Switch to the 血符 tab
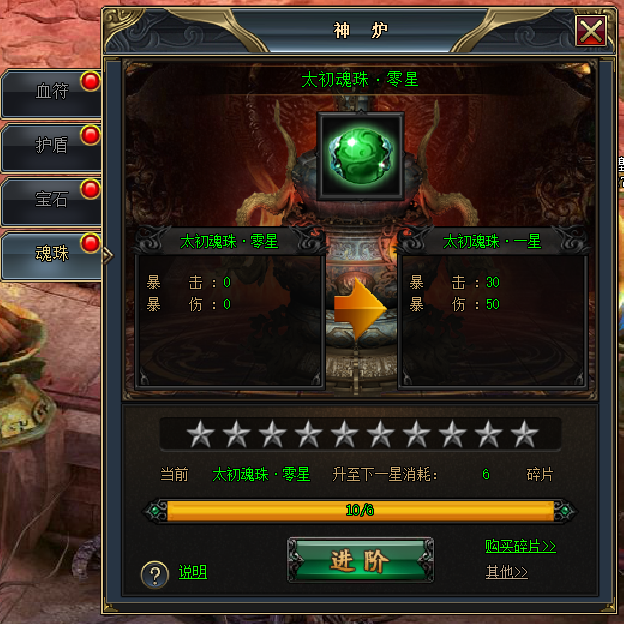Image resolution: width=624 pixels, height=624 pixels. tap(51, 92)
